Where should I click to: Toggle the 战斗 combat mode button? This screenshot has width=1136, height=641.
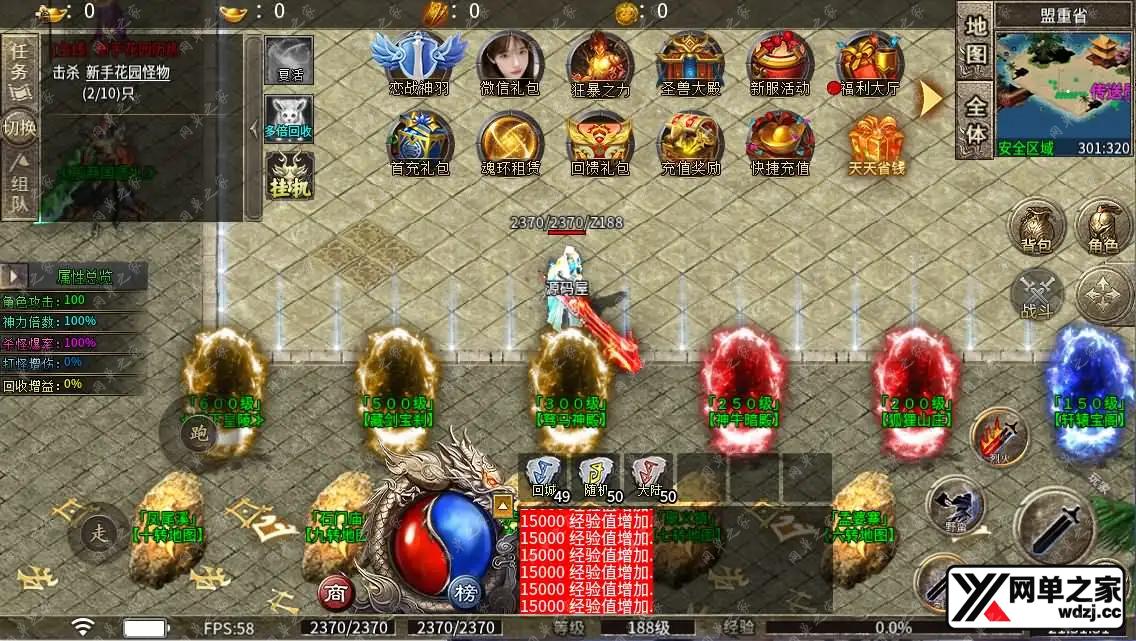[x=1036, y=295]
